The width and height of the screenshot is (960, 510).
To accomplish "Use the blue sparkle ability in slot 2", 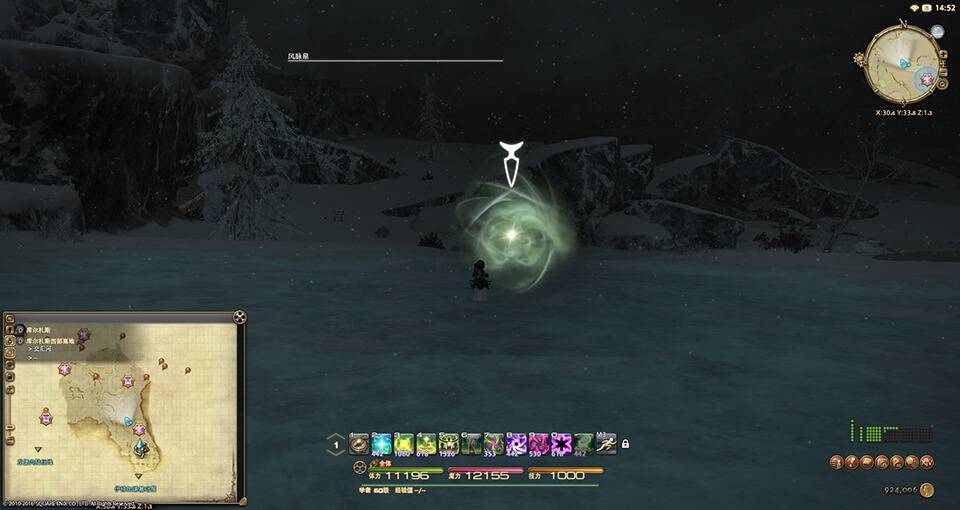I will coord(381,443).
